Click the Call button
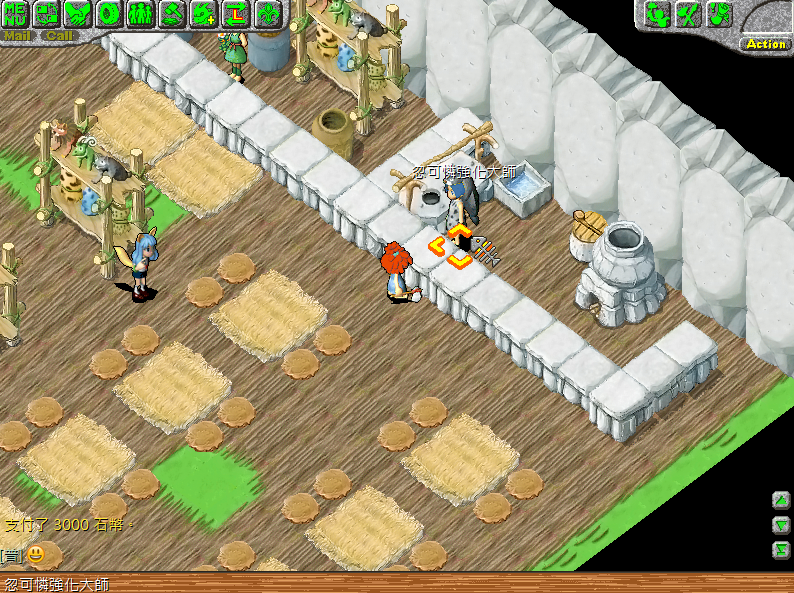Viewport: 794px width, 593px height. [x=58, y=36]
